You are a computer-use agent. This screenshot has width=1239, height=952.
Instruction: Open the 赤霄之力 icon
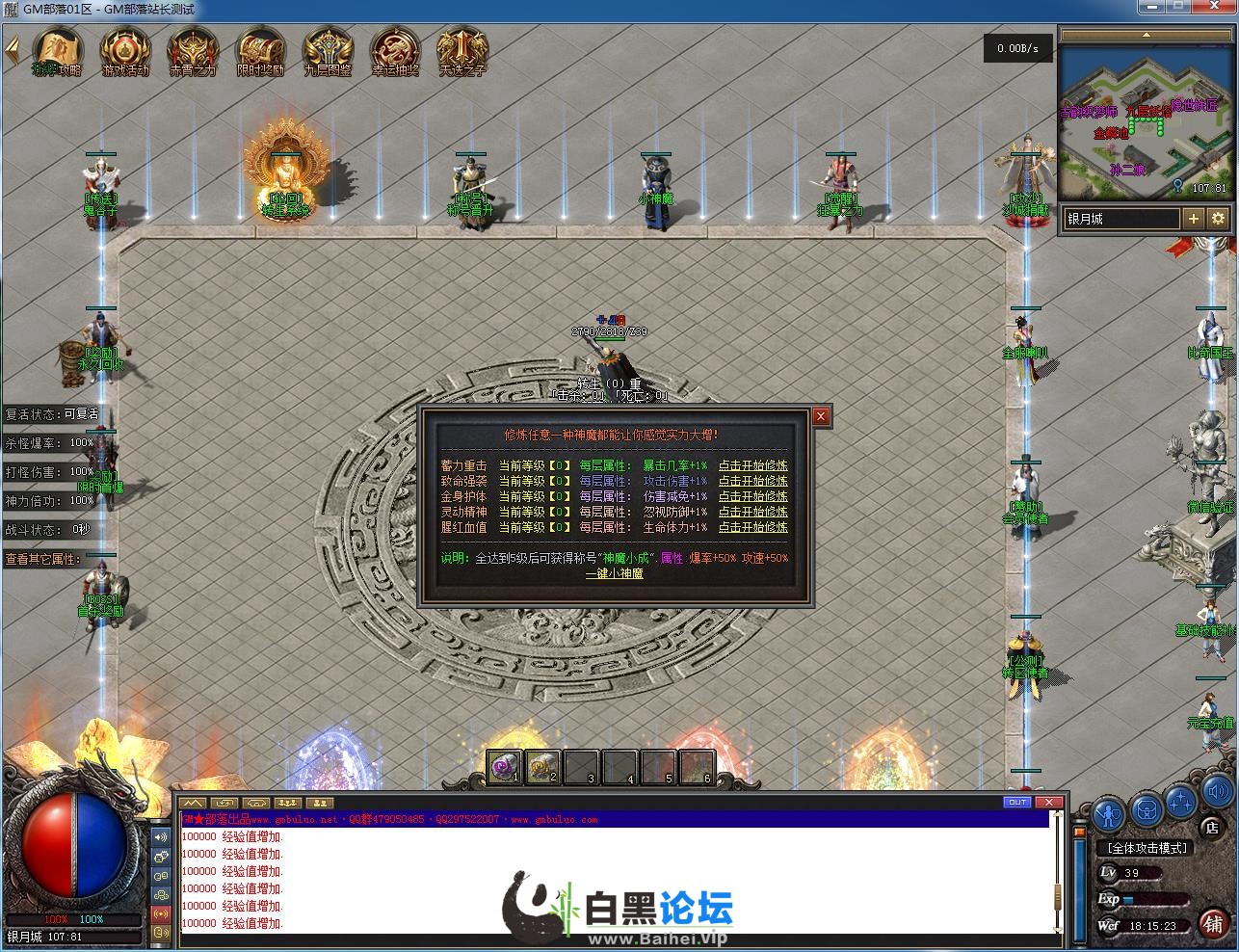[x=193, y=51]
